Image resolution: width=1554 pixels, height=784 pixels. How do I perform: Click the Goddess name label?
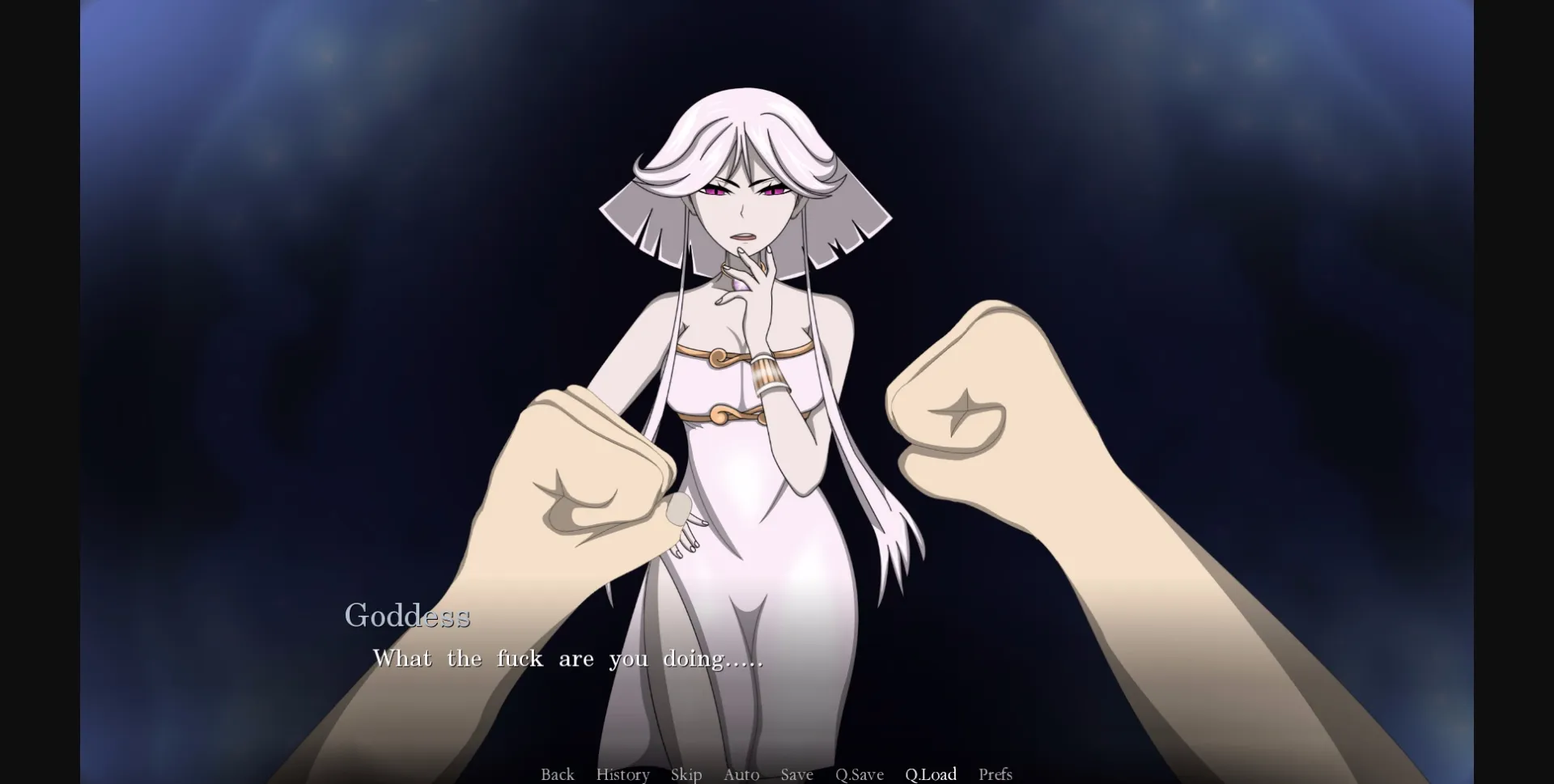coord(408,617)
